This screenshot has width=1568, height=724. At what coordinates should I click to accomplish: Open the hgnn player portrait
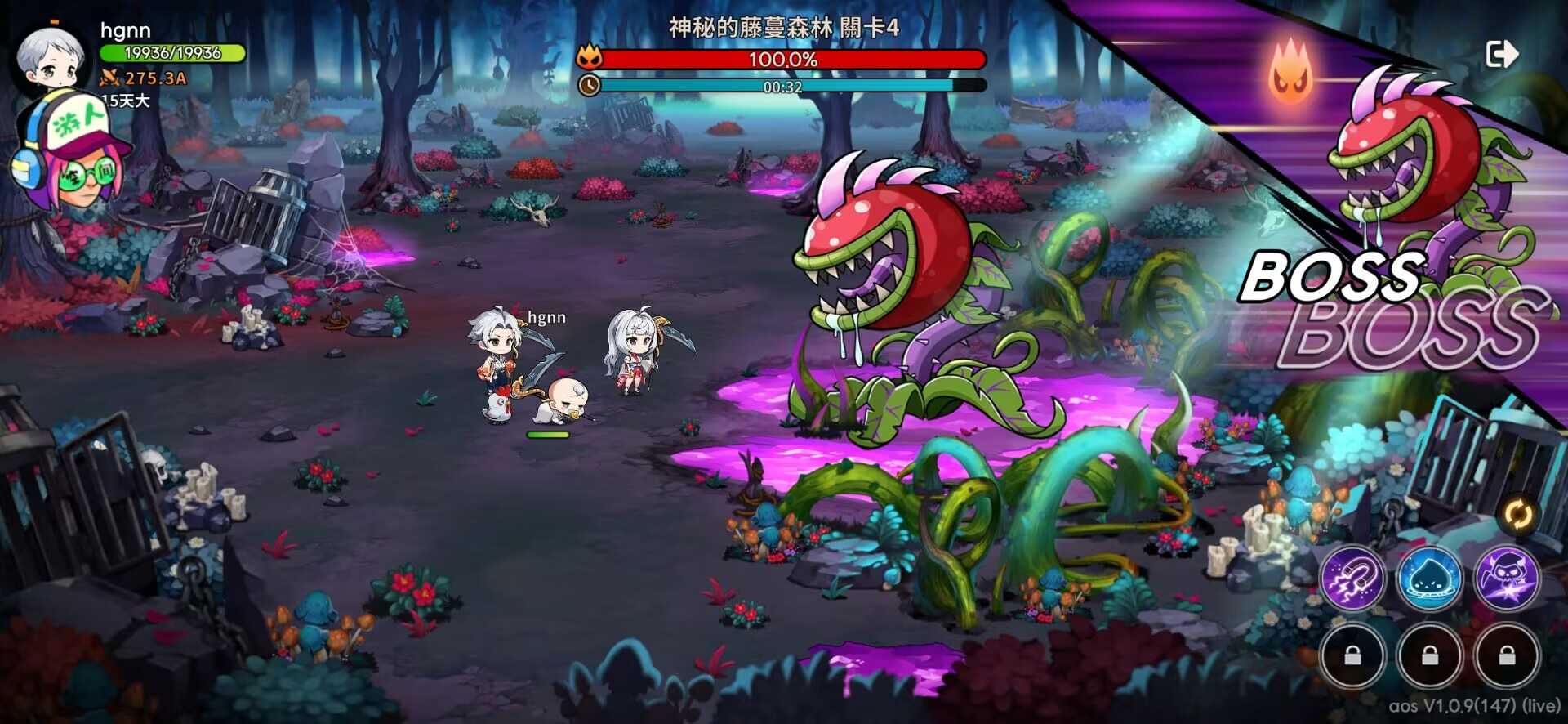(x=54, y=59)
